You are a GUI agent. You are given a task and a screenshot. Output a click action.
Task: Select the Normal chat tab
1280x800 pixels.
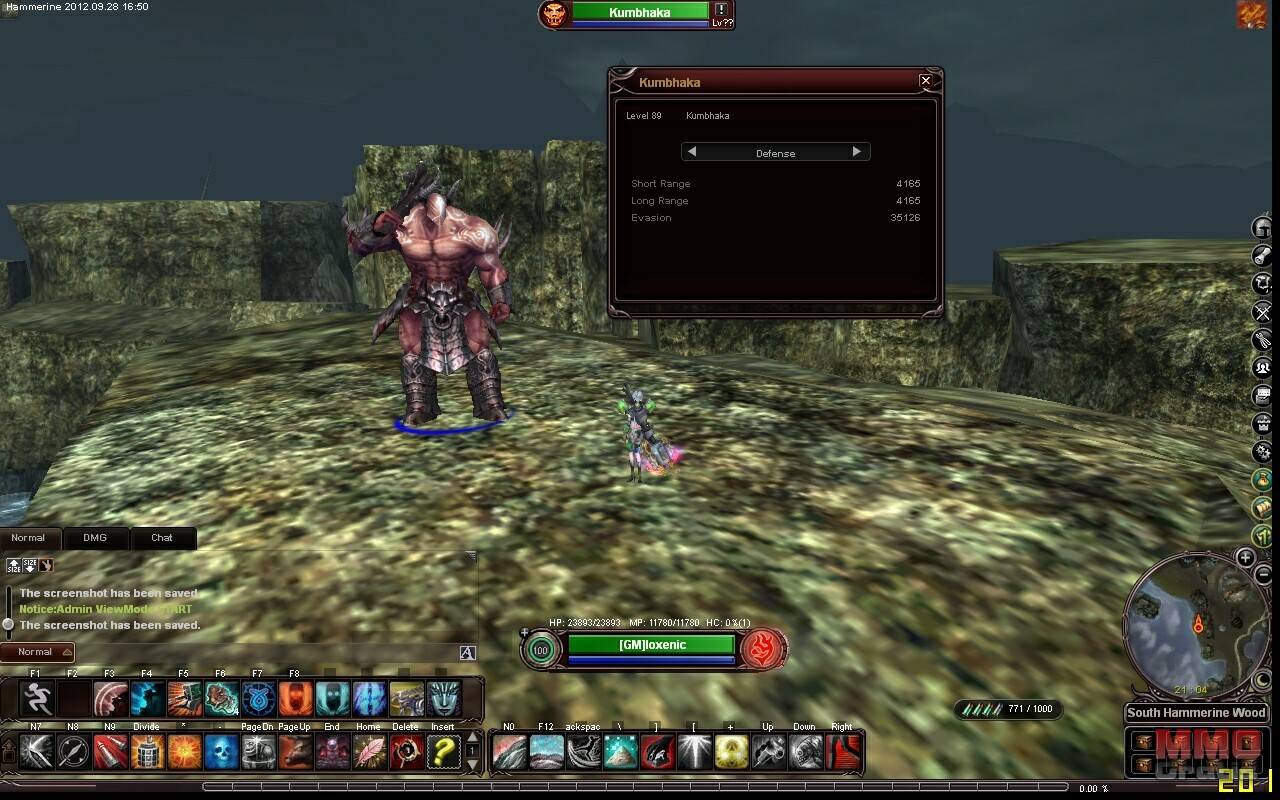coord(28,538)
